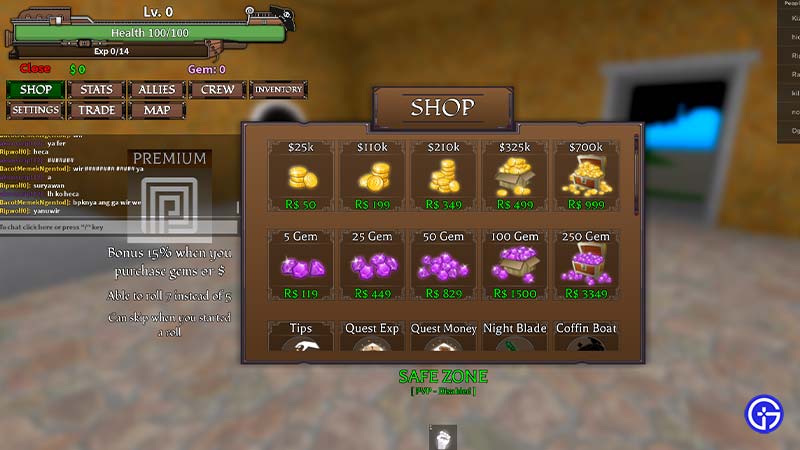Open the Crew menu
Image resolution: width=800 pixels, height=450 pixels.
[x=217, y=90]
